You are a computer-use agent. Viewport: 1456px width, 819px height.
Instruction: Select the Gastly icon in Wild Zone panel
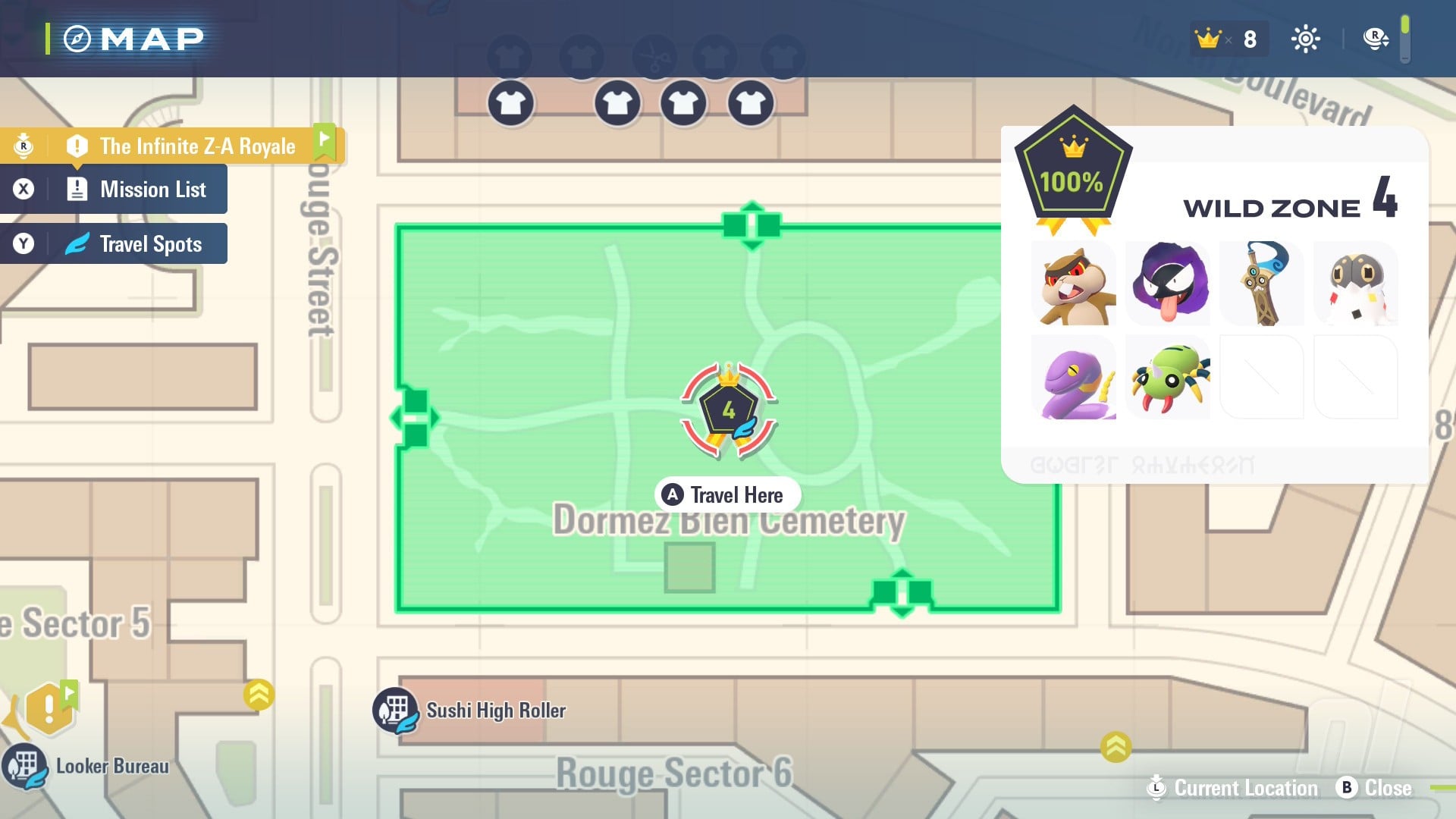(x=1168, y=283)
